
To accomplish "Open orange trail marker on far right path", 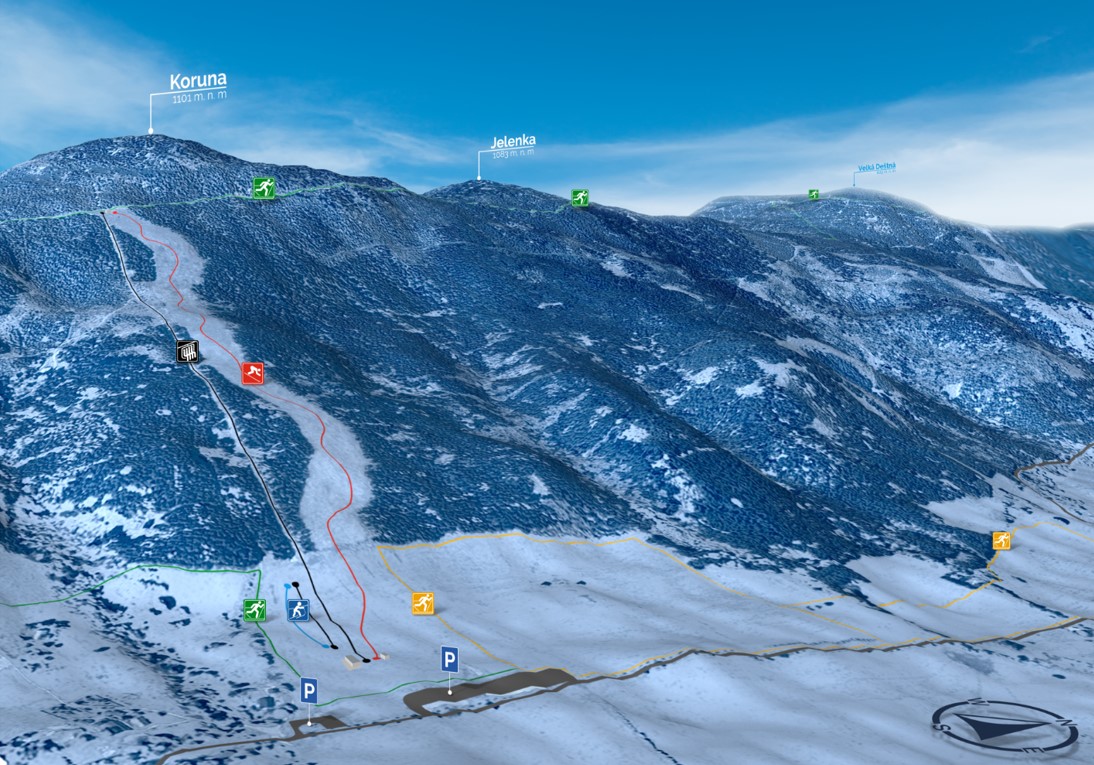I will tap(1001, 540).
